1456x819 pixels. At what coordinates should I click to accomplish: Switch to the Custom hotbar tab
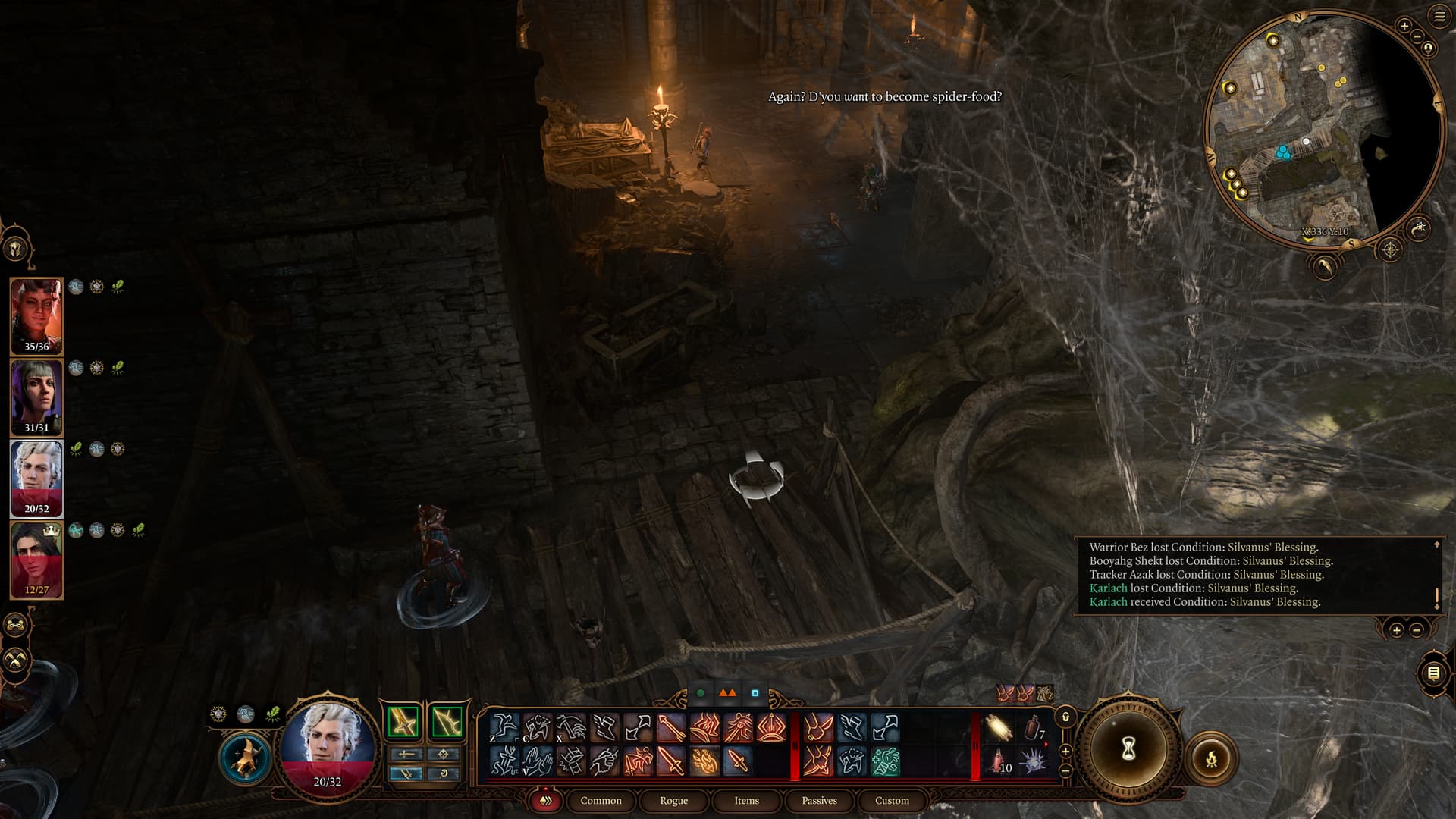892,801
